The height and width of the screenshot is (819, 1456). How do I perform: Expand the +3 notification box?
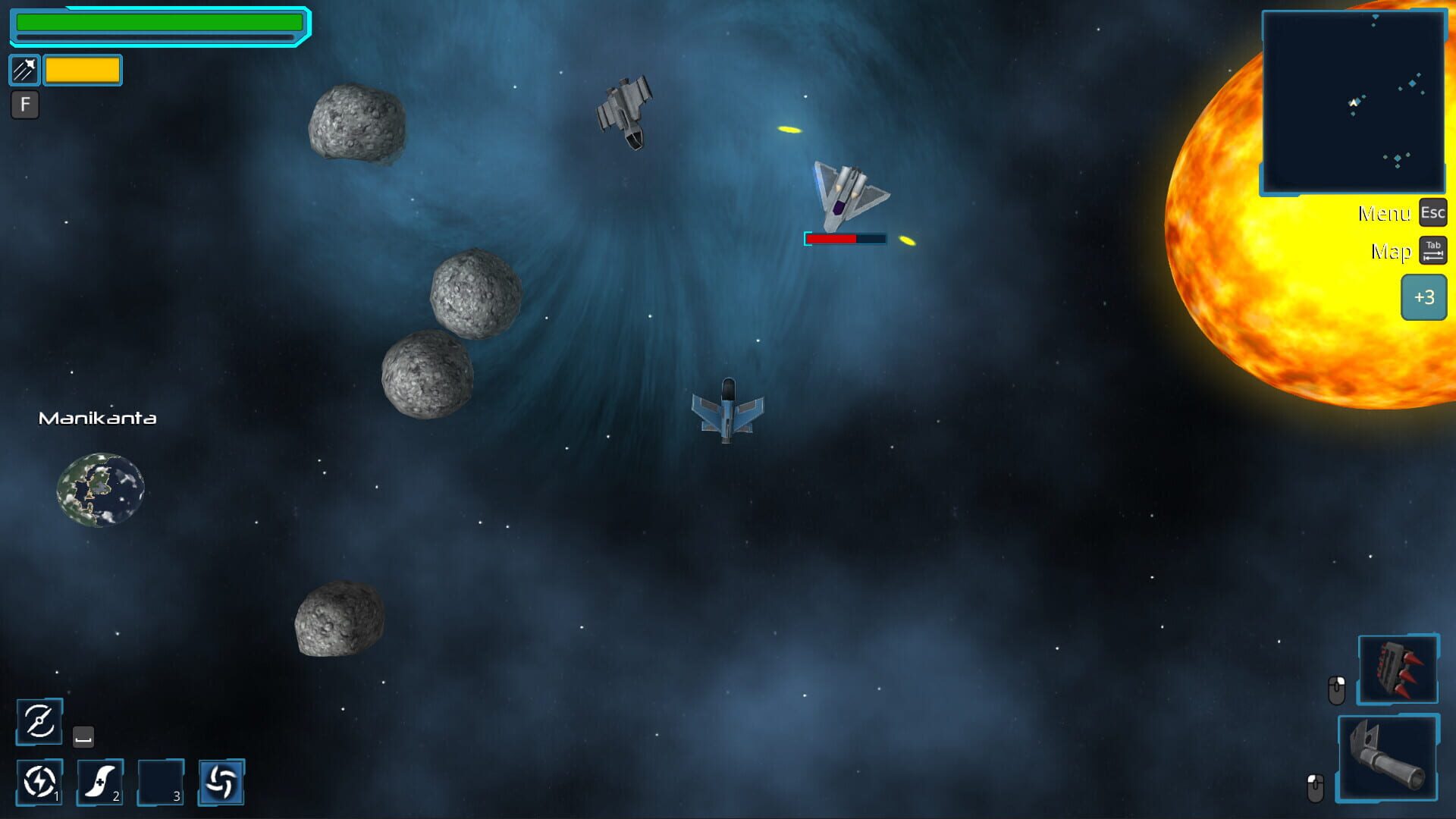point(1423,298)
